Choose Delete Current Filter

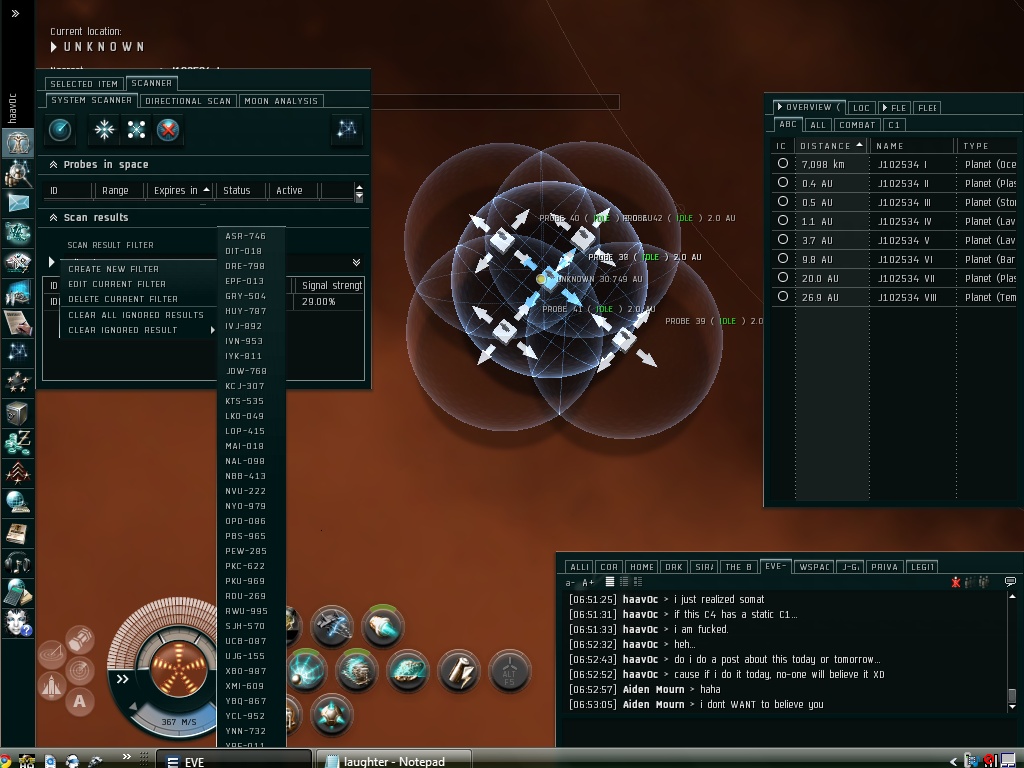pyautogui.click(x=123, y=299)
